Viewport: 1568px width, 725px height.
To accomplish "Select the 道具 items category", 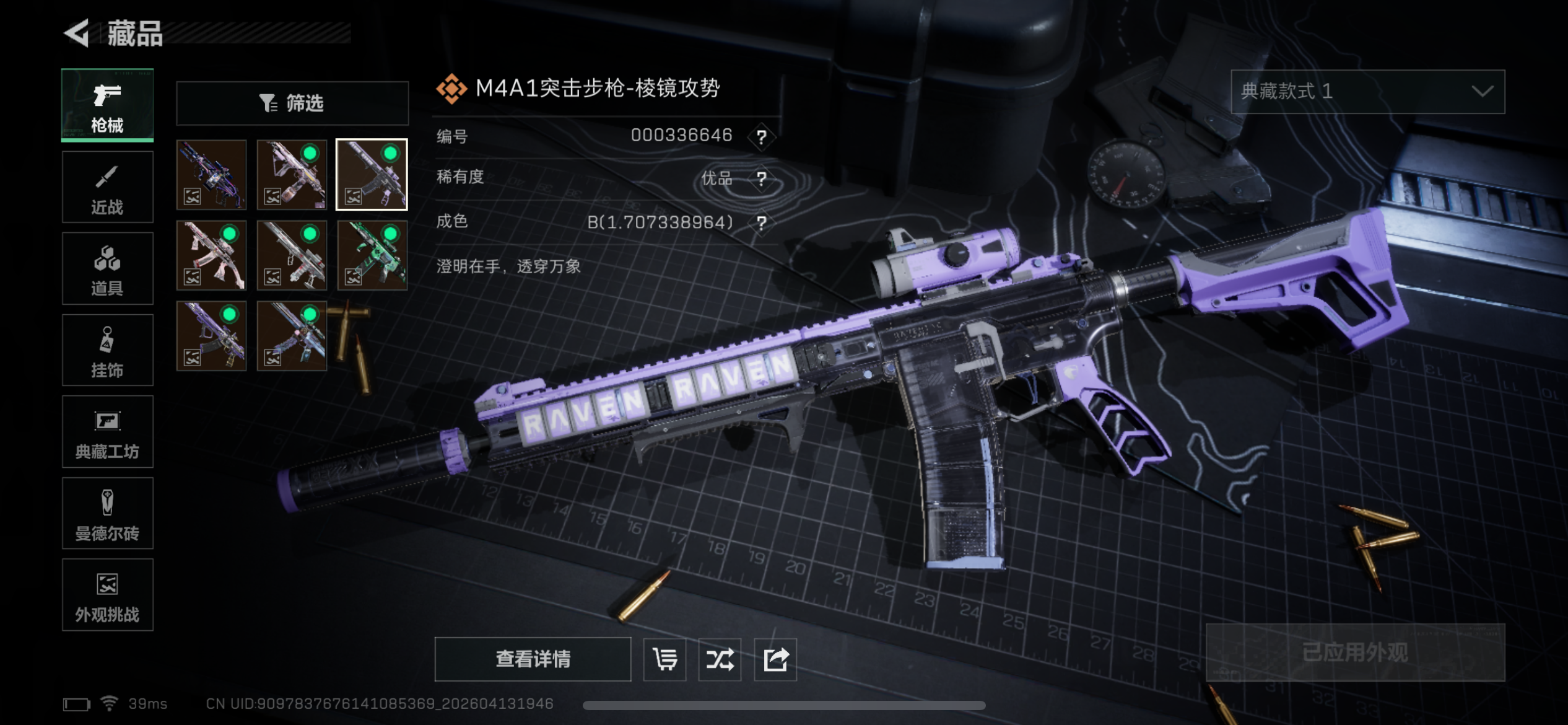I will pos(107,268).
